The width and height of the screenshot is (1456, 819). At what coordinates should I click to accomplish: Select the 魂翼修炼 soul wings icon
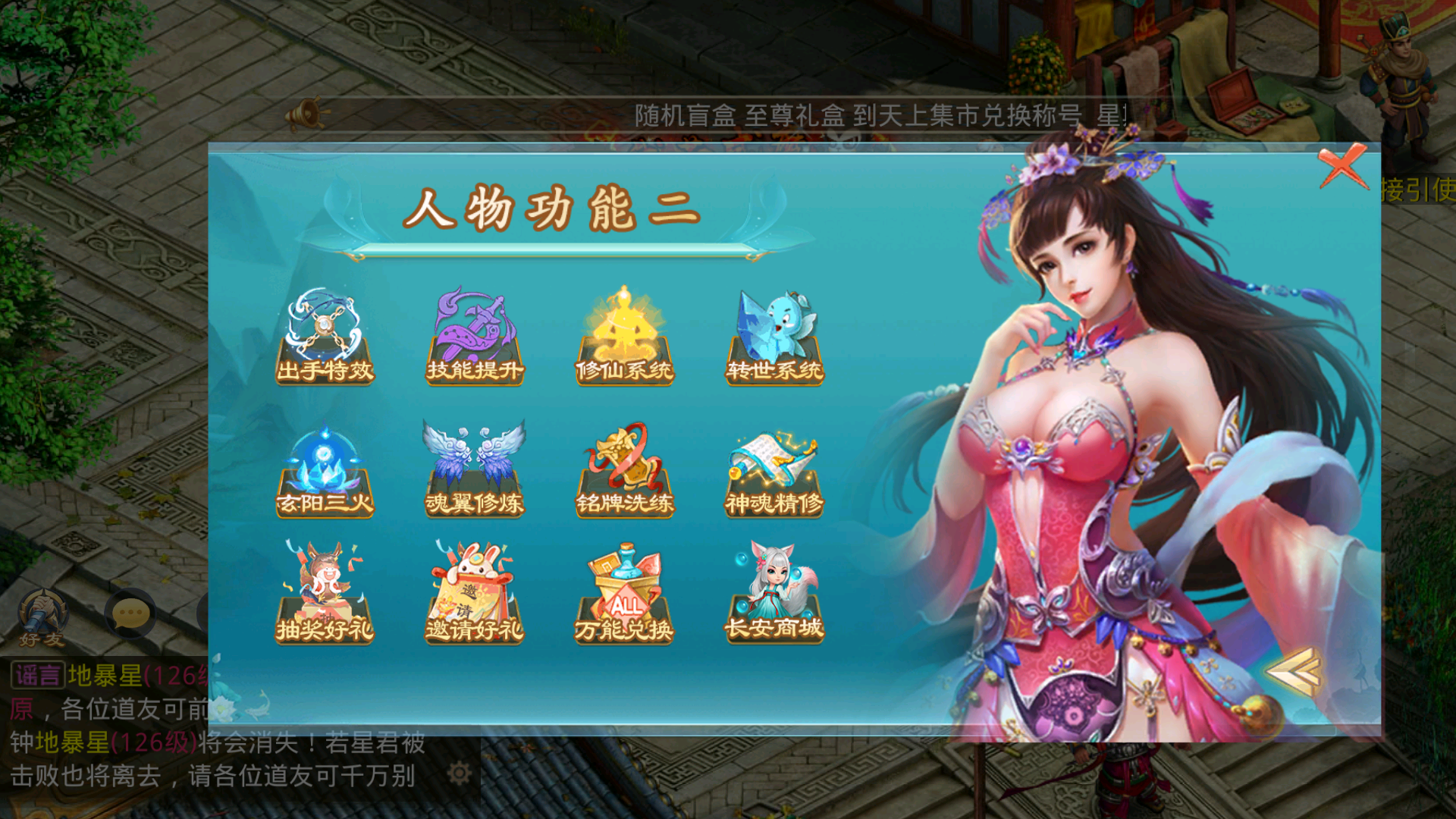[x=474, y=466]
